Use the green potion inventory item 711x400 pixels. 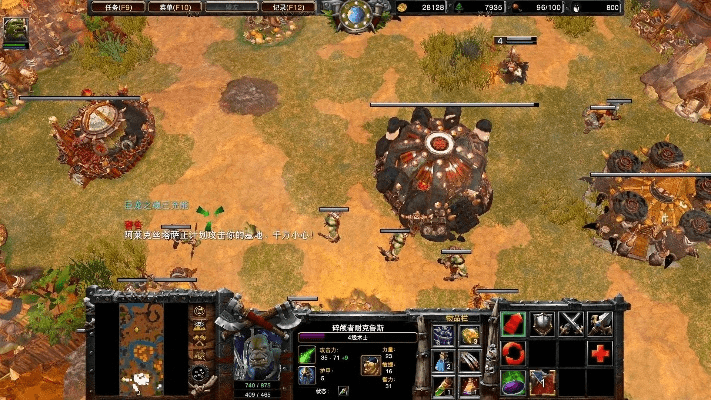click(x=443, y=385)
